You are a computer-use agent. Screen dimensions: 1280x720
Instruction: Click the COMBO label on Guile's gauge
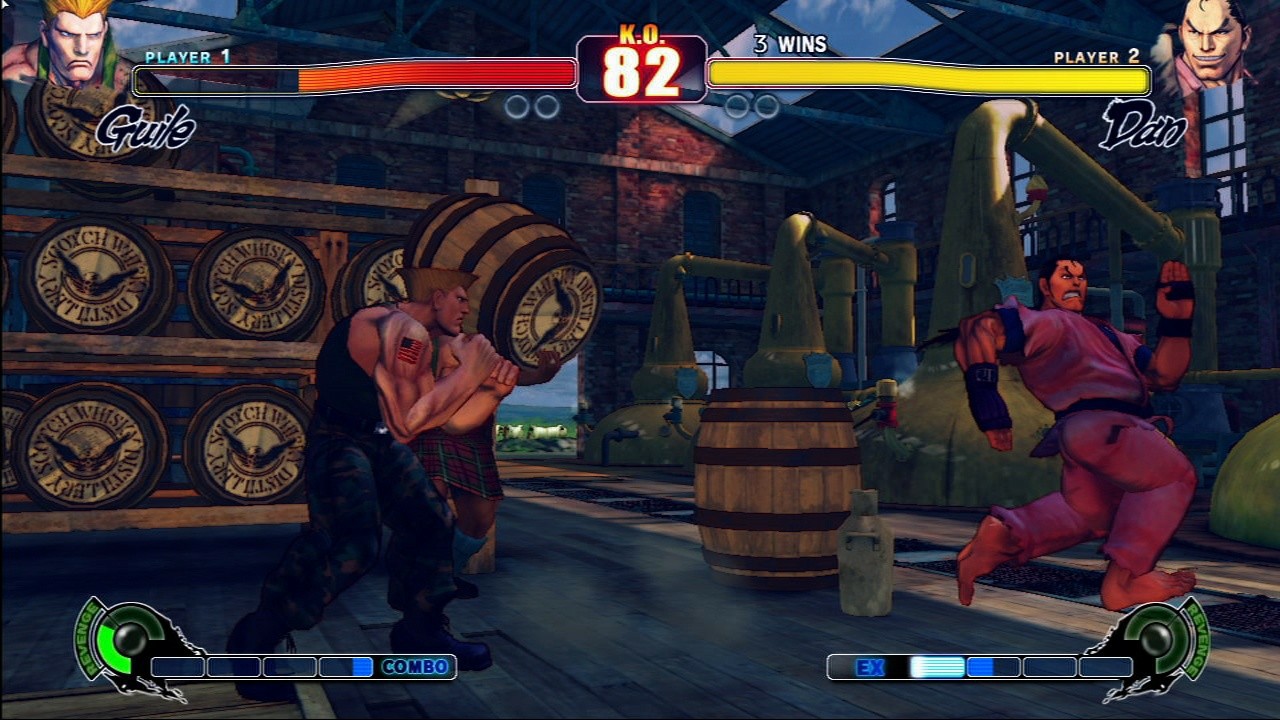414,666
